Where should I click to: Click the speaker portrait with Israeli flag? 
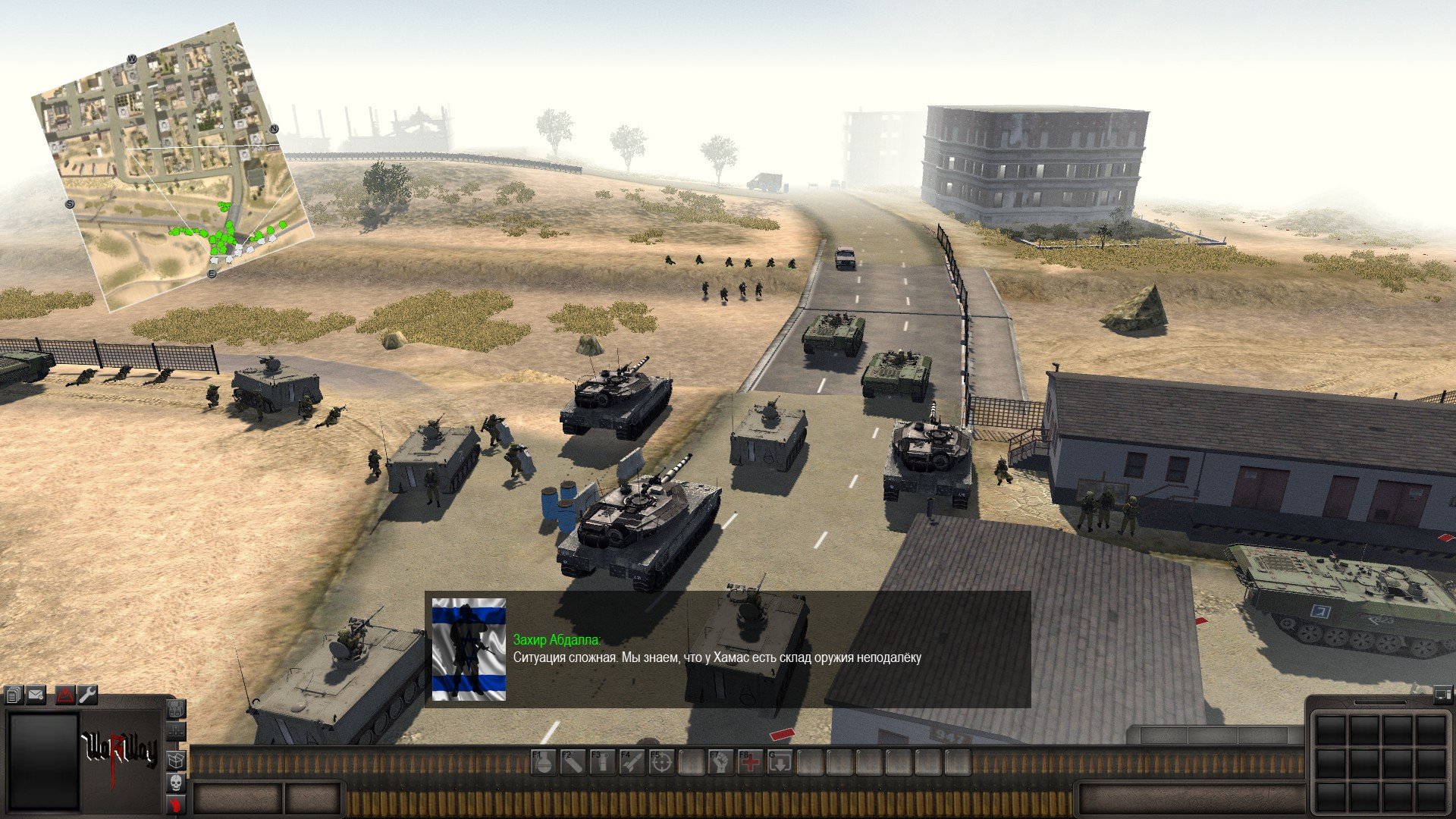click(x=469, y=649)
